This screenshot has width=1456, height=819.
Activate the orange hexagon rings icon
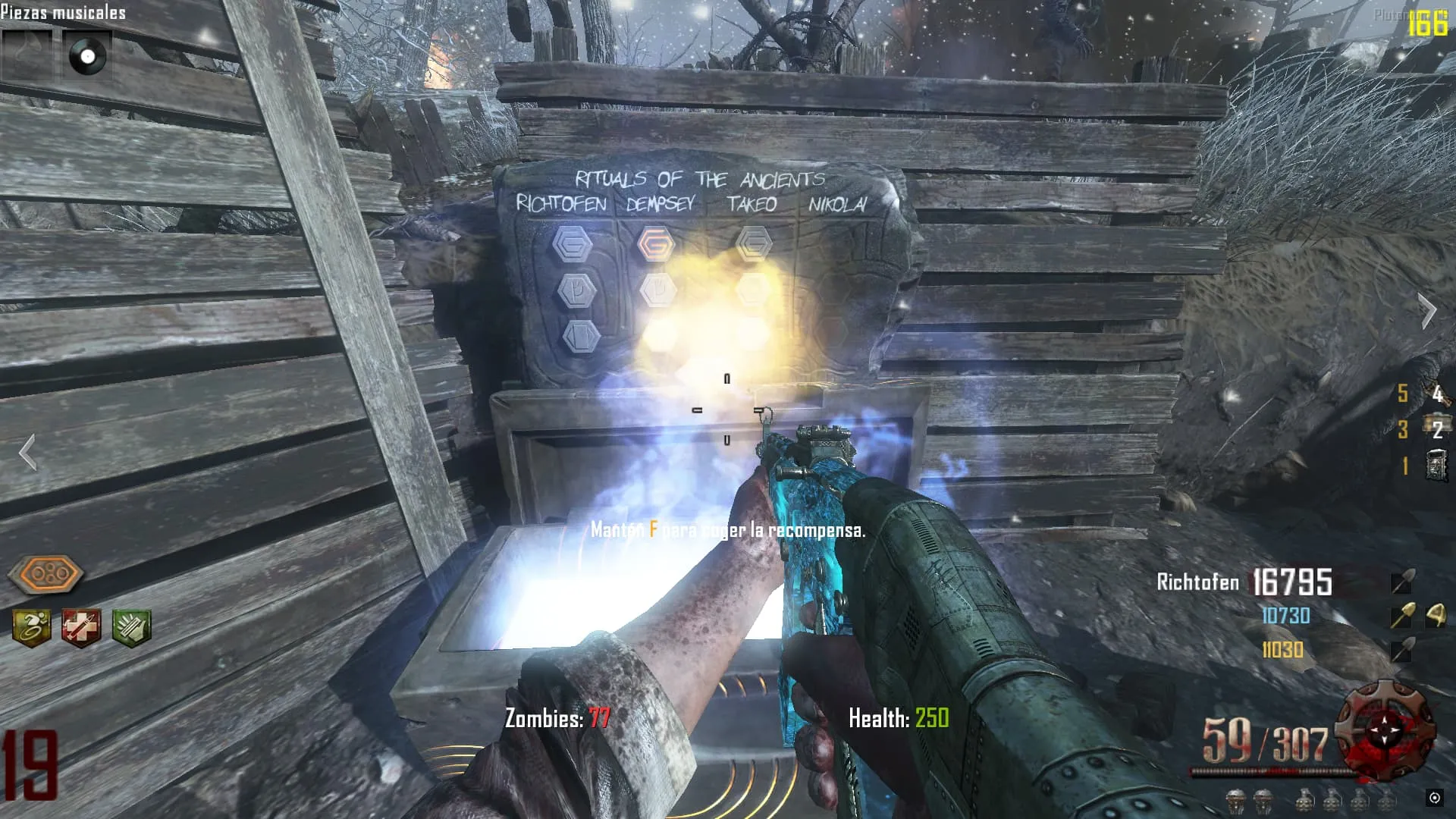pyautogui.click(x=46, y=574)
